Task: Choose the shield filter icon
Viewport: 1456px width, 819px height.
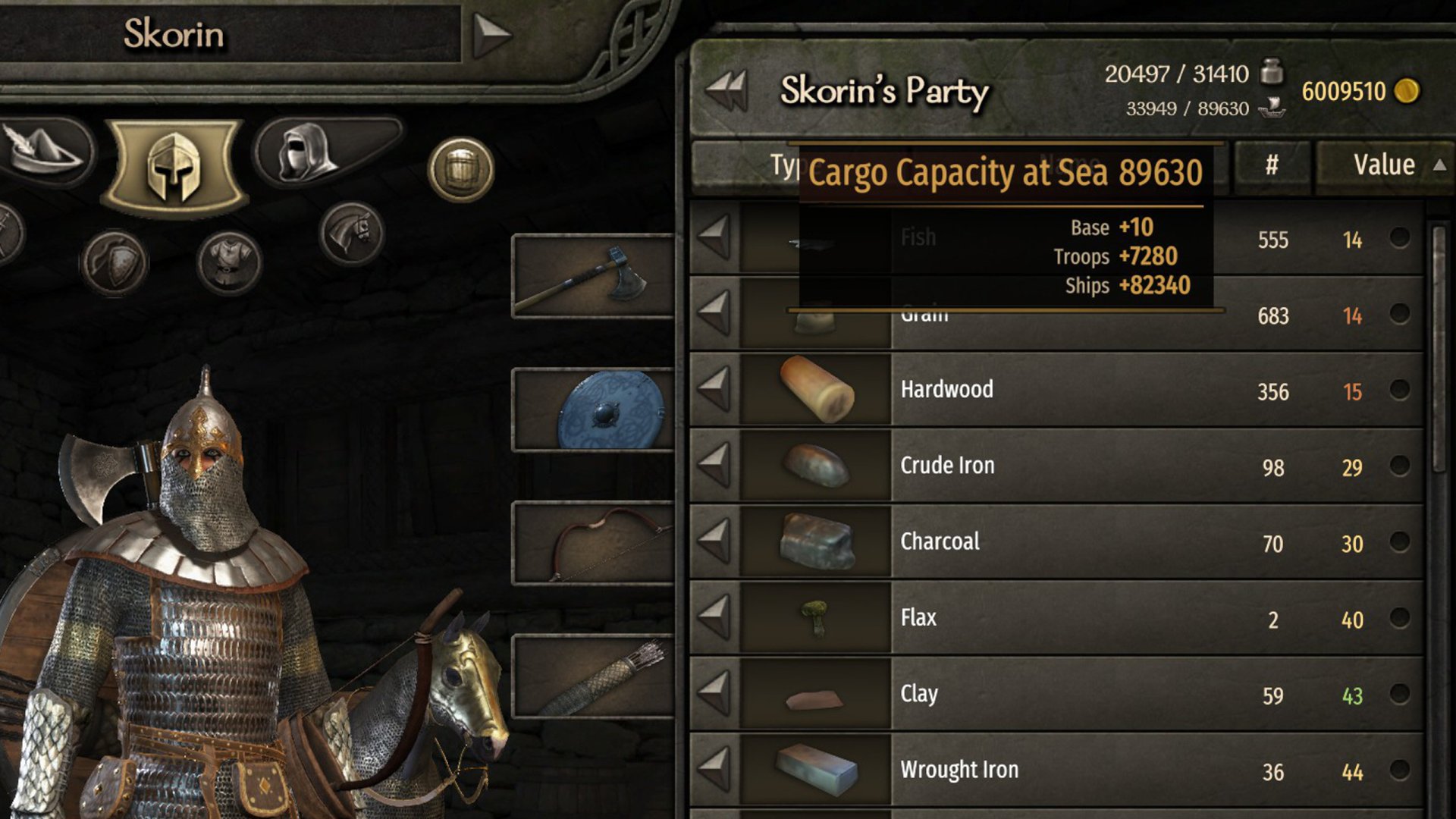Action: pos(115,262)
